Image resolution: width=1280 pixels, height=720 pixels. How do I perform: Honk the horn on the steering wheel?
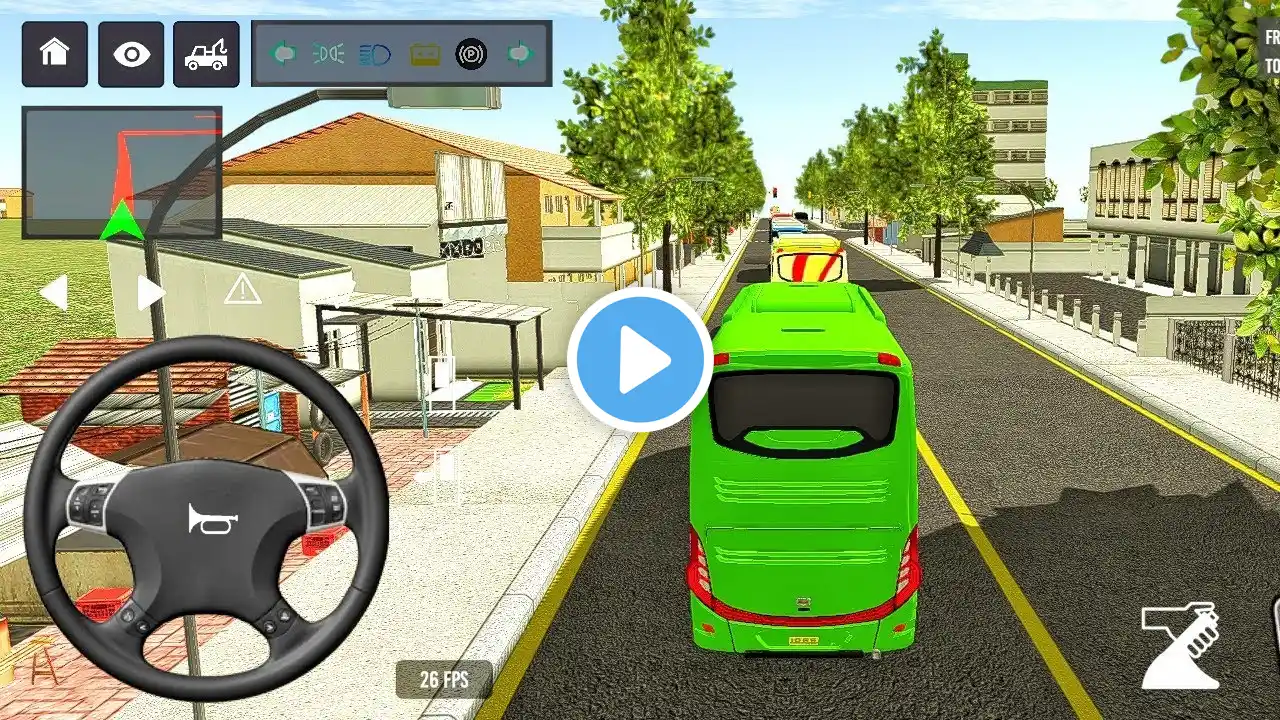tap(205, 518)
